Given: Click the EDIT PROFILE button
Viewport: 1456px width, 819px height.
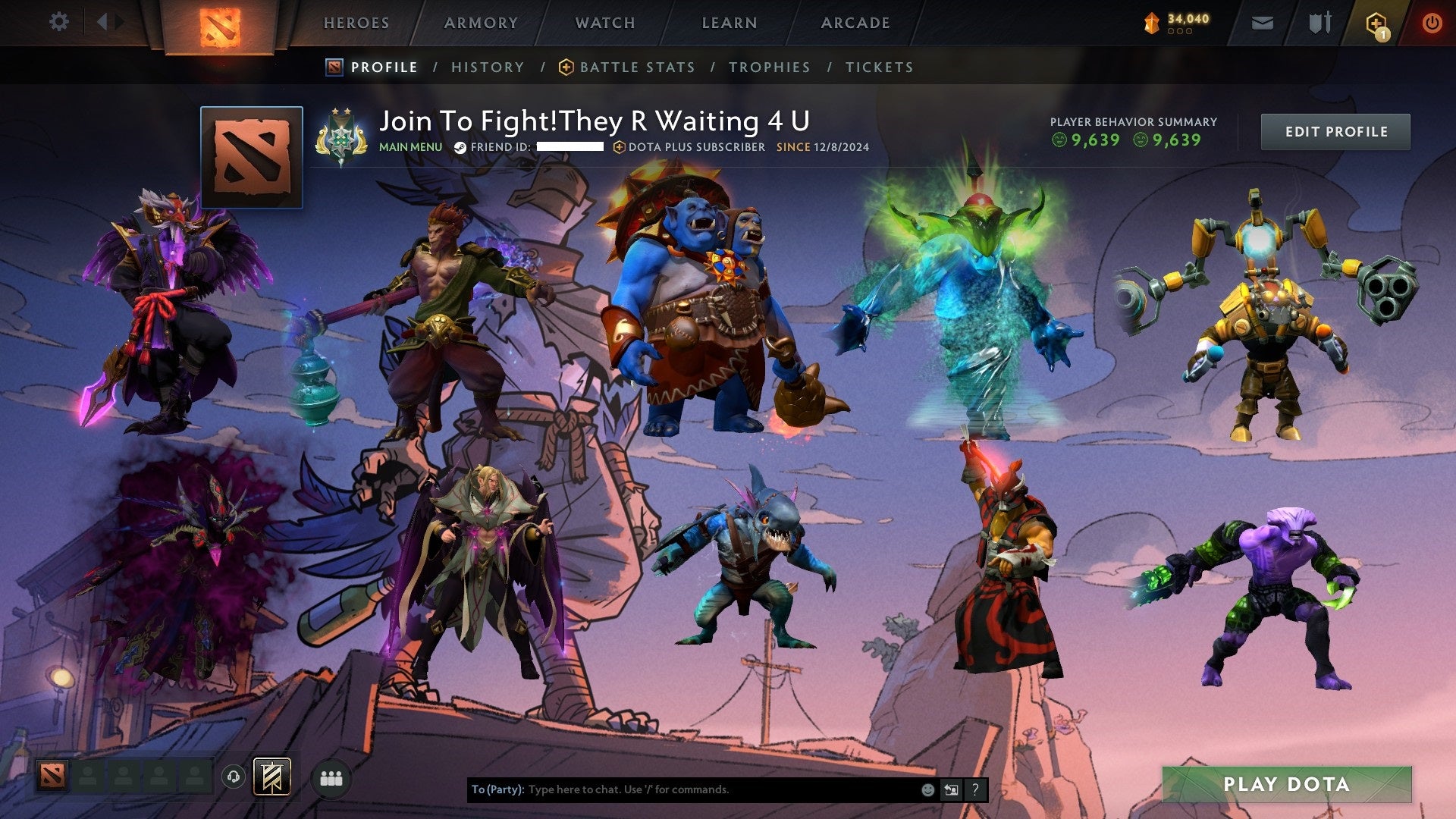Looking at the screenshot, I should [1335, 131].
